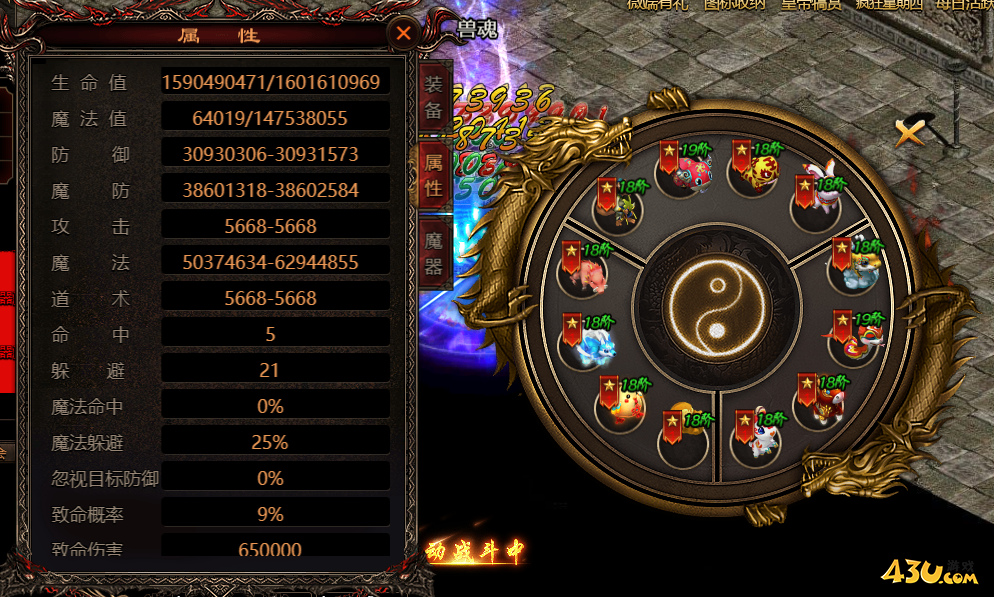Close the attributes panel
The width and height of the screenshot is (994, 597).
click(x=403, y=34)
